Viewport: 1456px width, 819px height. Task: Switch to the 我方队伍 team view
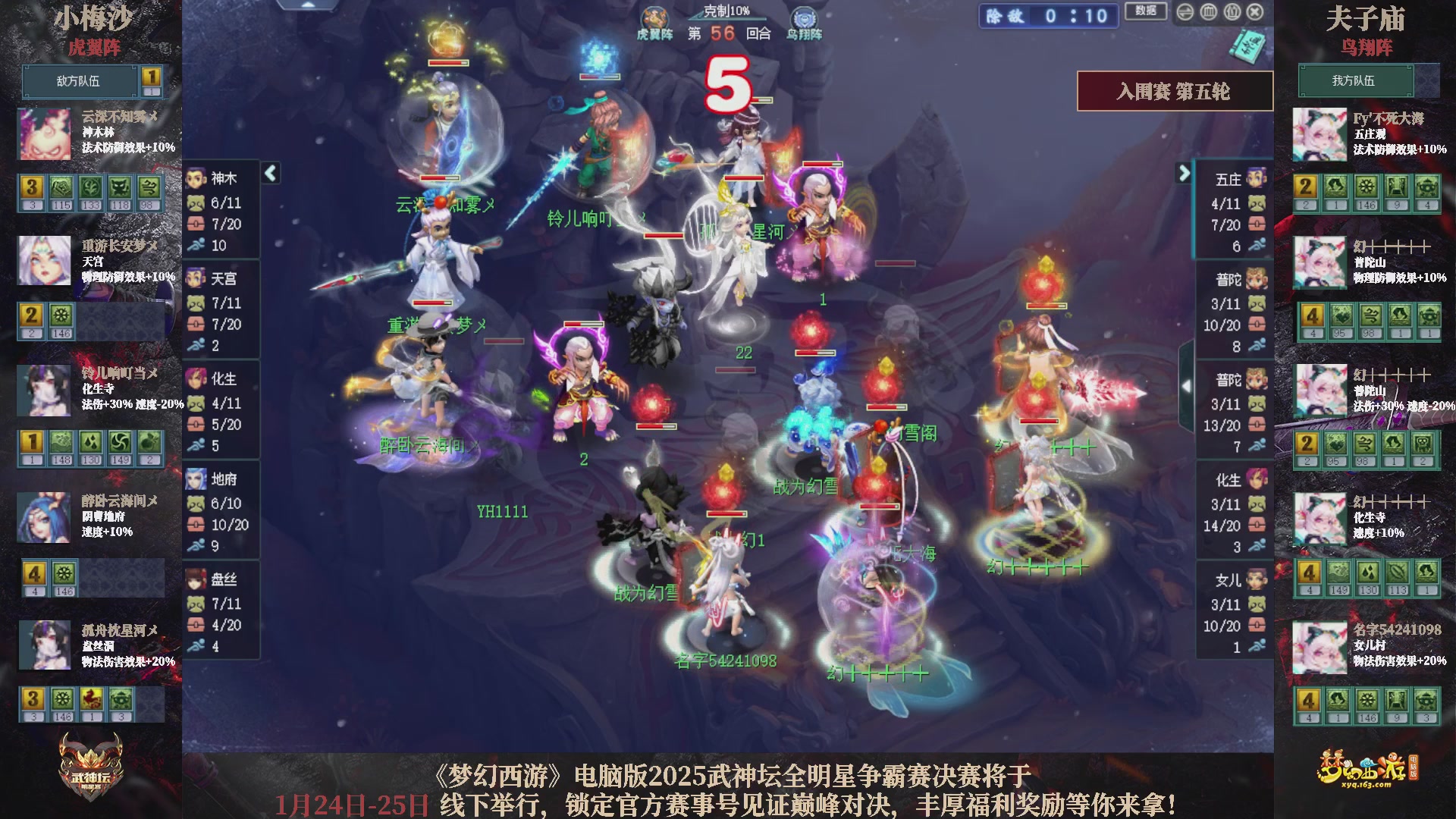[x=1355, y=81]
